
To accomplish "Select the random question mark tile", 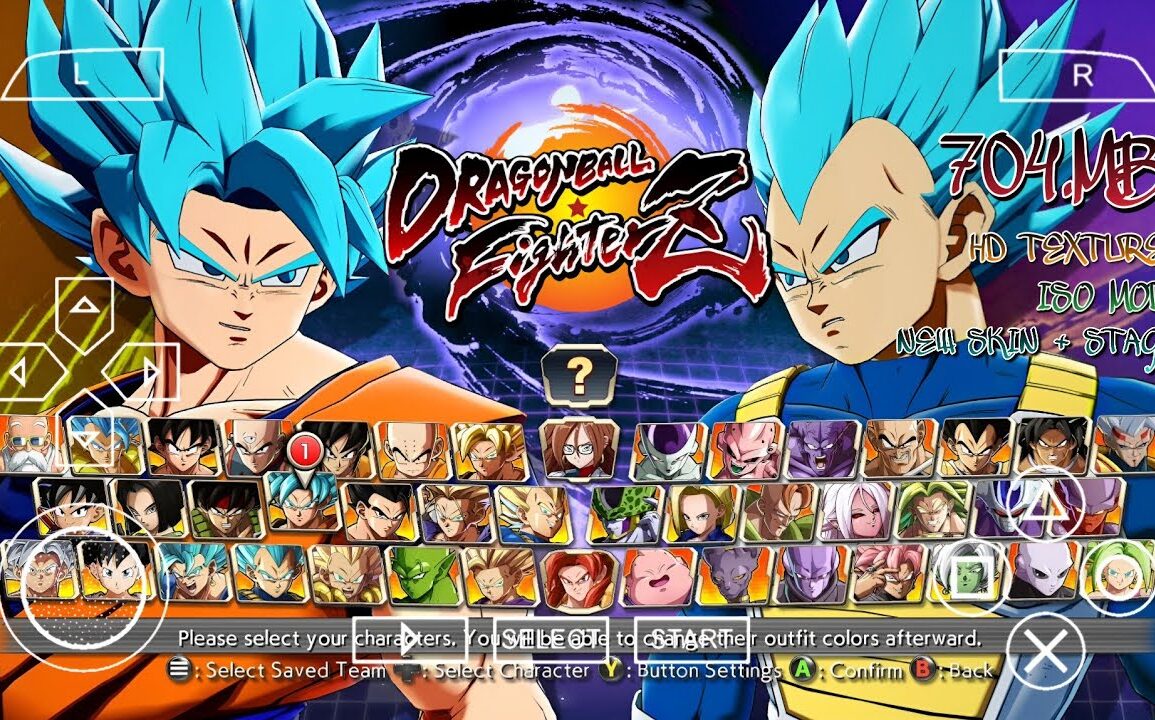I will [579, 375].
